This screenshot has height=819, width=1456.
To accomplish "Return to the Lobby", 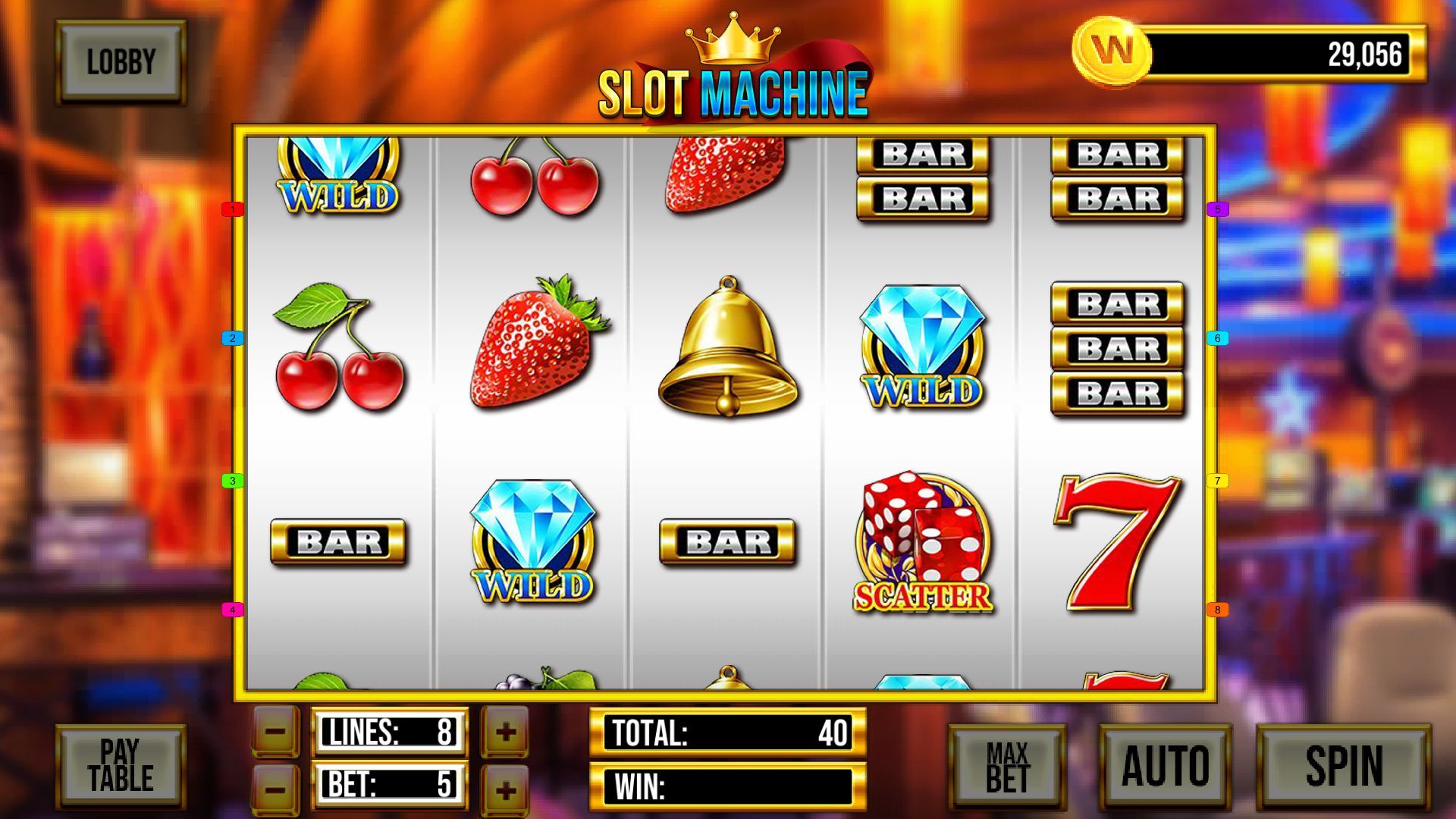I will (x=121, y=61).
